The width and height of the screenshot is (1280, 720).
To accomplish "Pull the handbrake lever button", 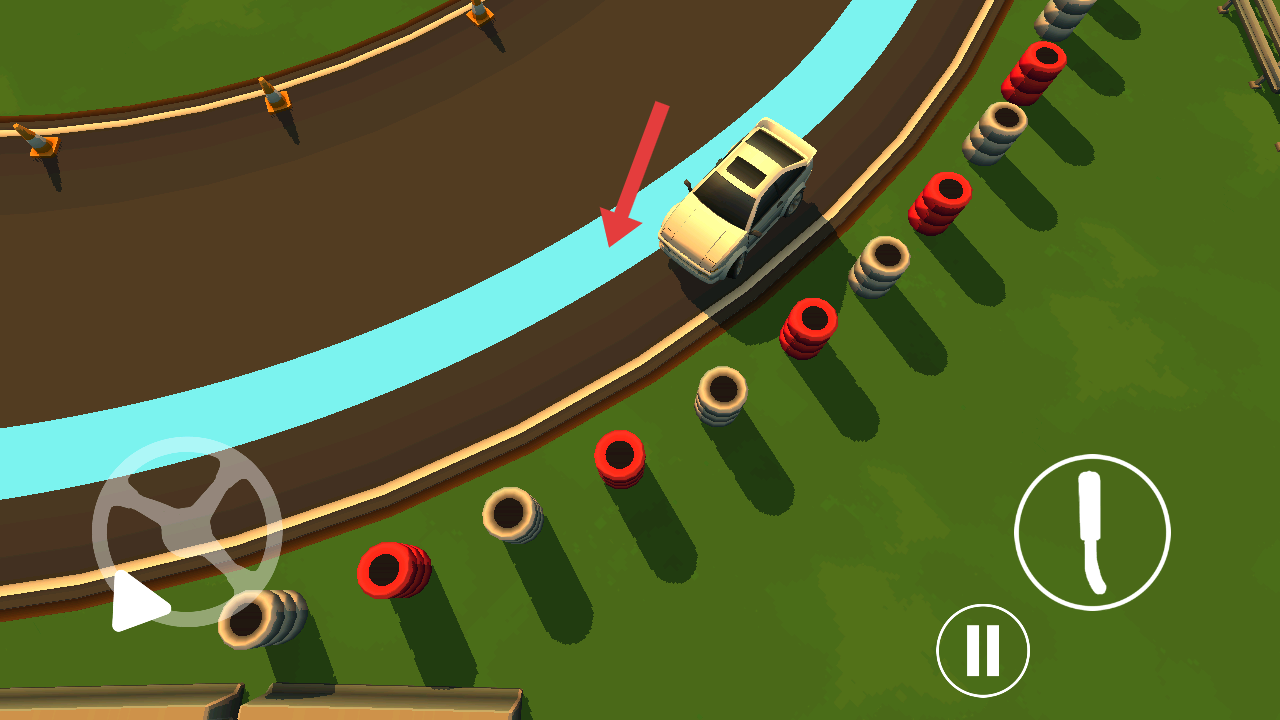I will [x=1092, y=532].
